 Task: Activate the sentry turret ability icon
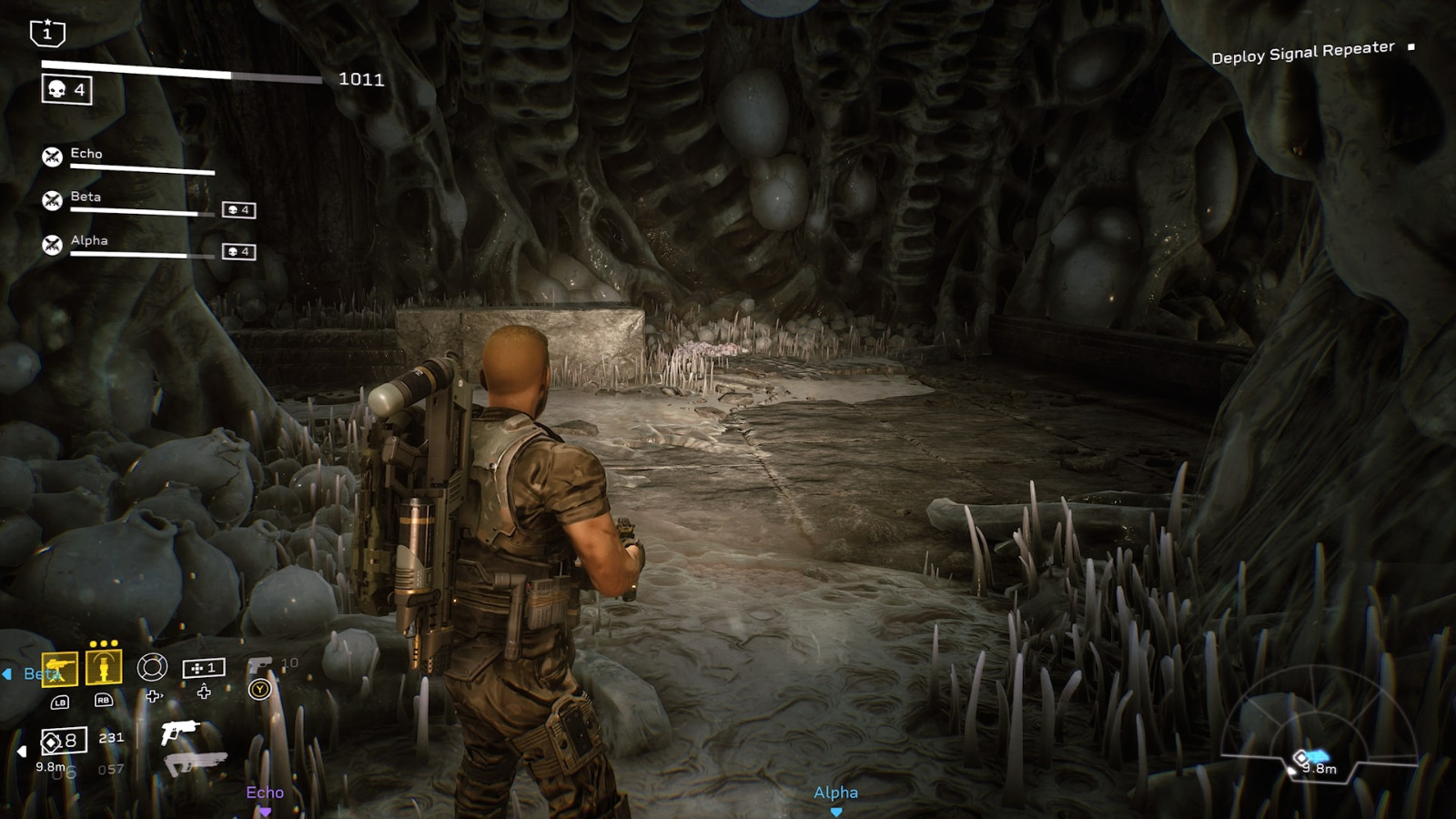pyautogui.click(x=60, y=670)
